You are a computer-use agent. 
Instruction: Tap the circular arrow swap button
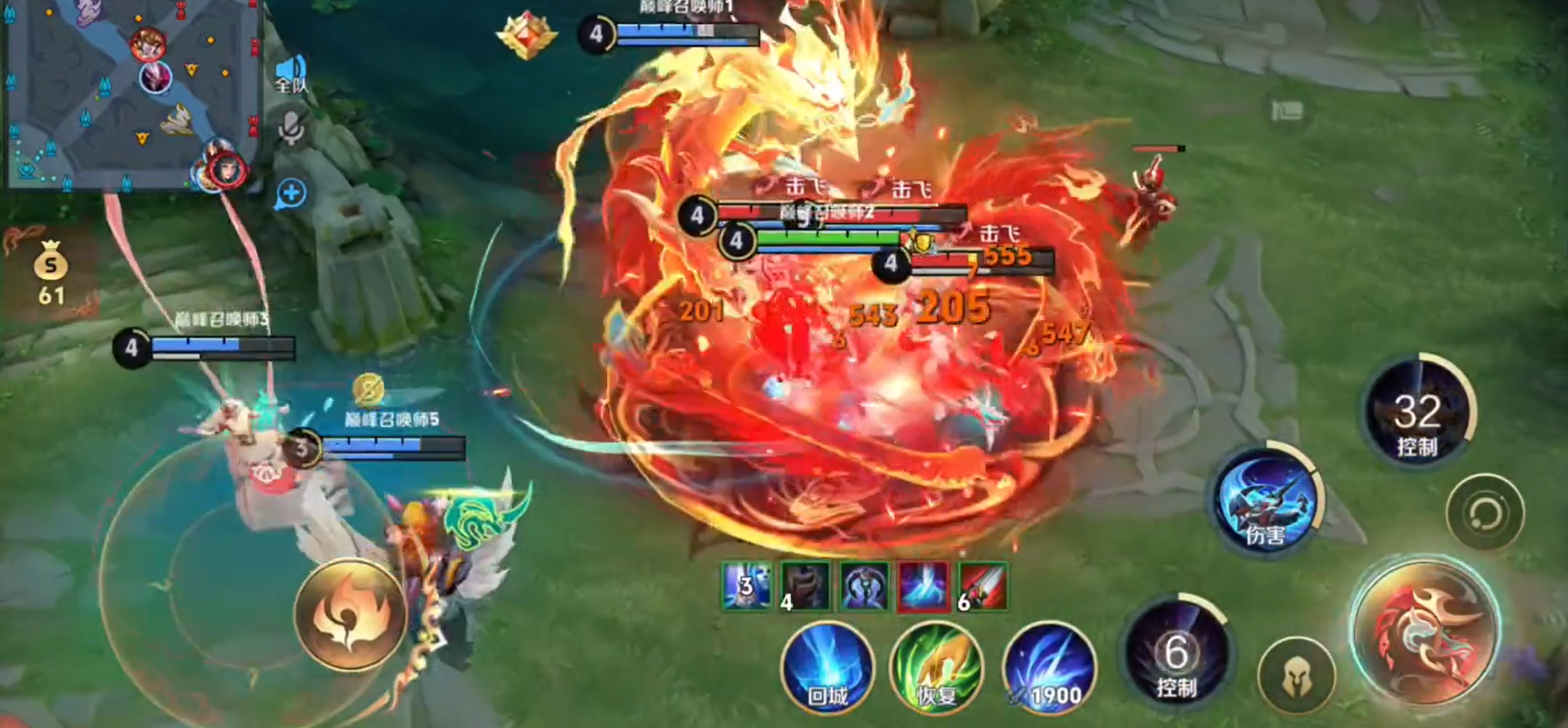point(1484,514)
